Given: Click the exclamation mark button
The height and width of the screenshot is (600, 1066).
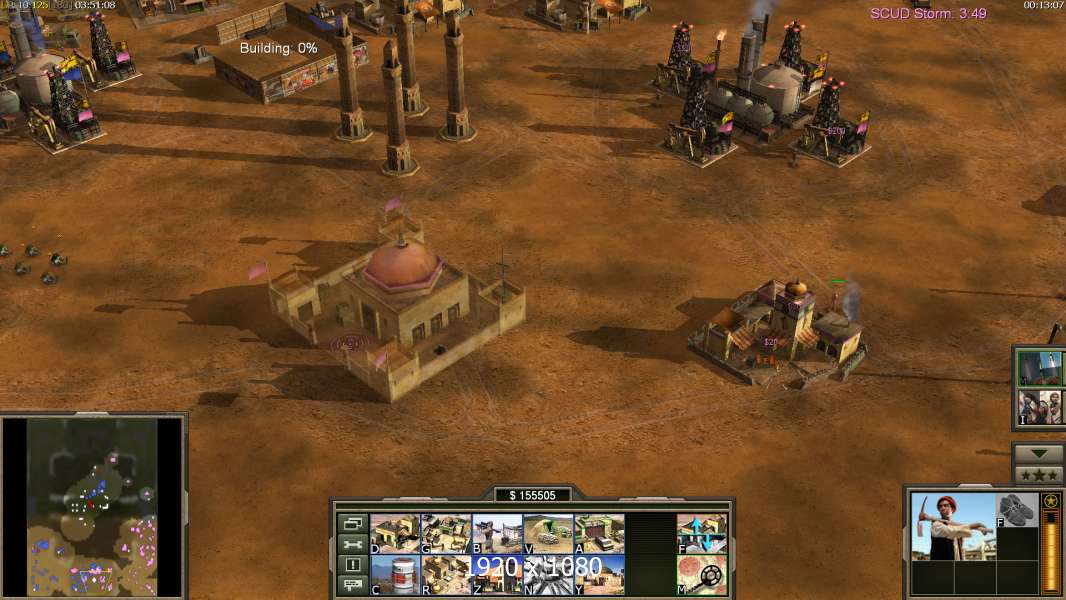Looking at the screenshot, I should tap(352, 565).
